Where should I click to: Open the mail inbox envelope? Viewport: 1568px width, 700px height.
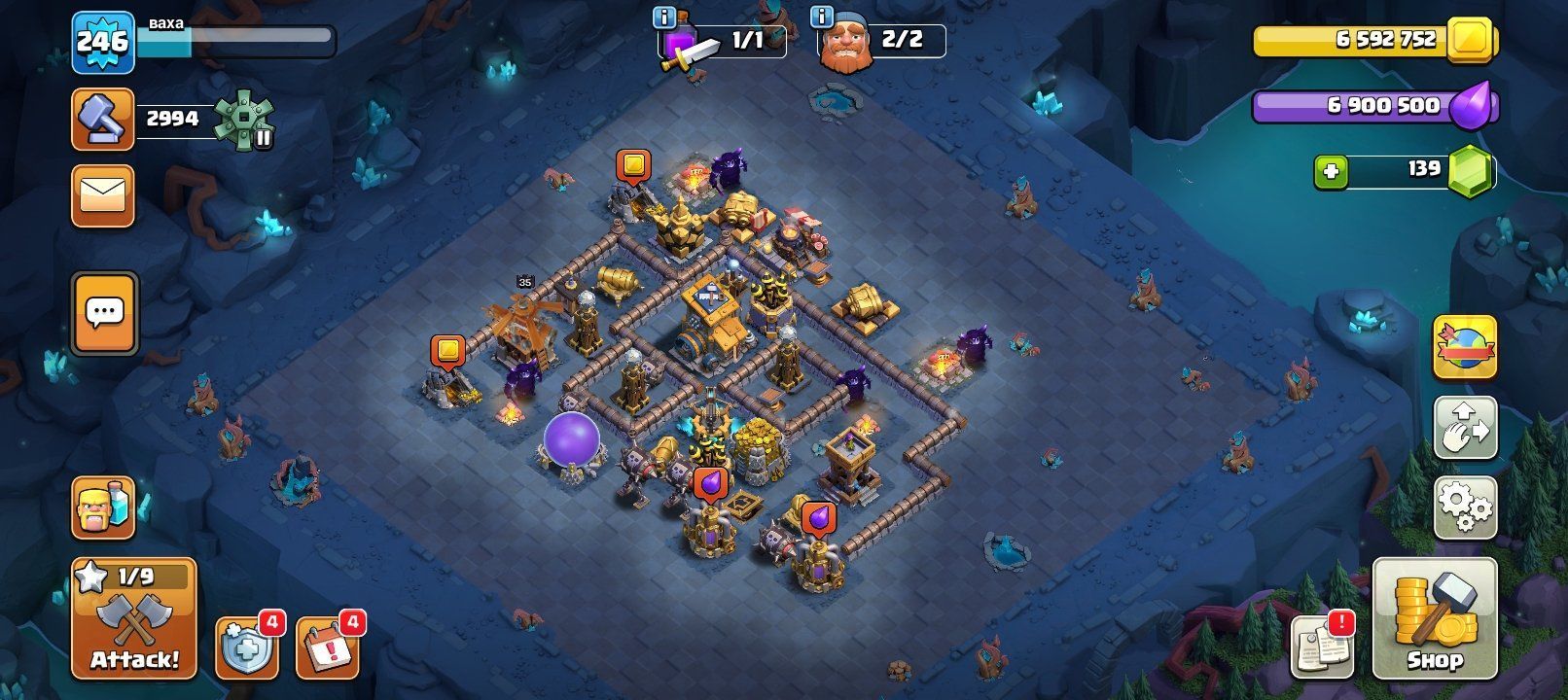pyautogui.click(x=103, y=196)
